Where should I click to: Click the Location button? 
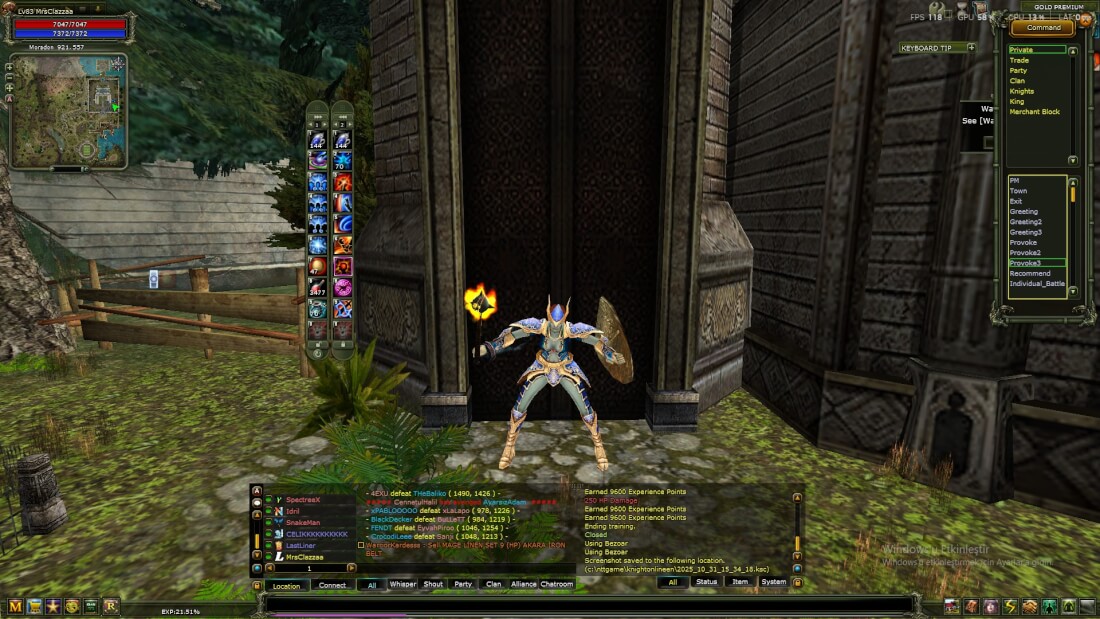(286, 586)
